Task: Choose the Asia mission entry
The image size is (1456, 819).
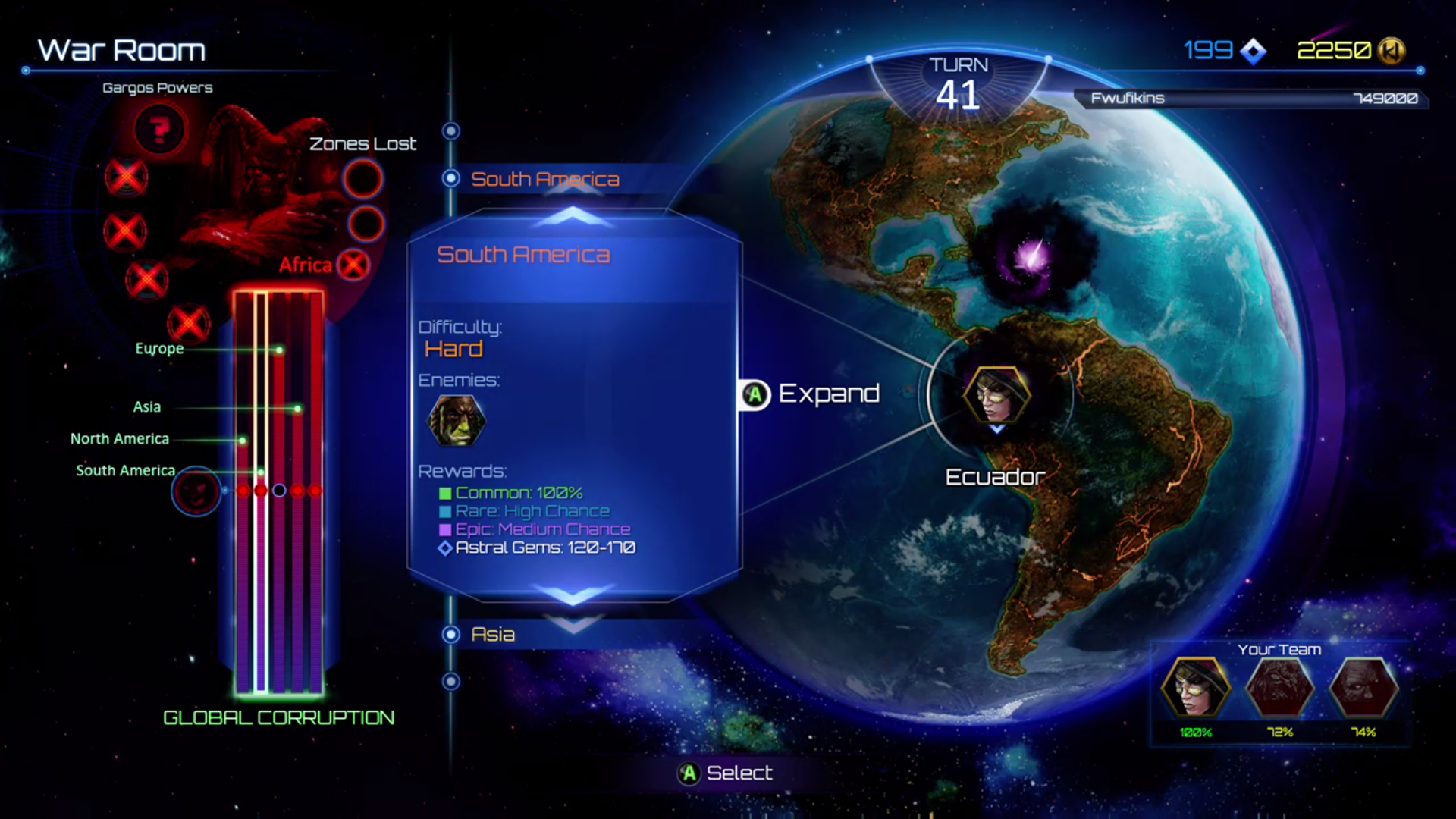Action: tap(493, 635)
